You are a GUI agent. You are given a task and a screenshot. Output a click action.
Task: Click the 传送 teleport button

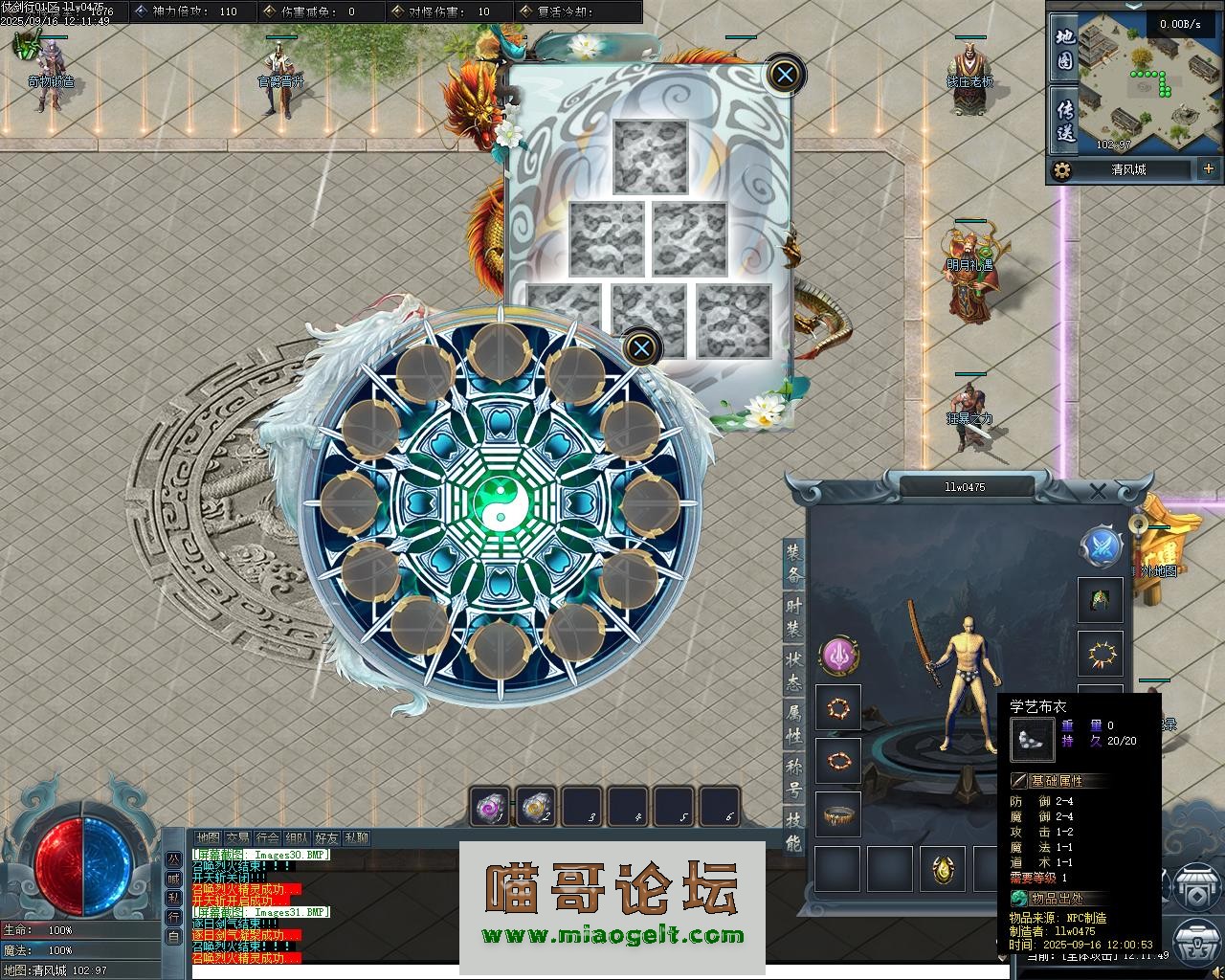pyautogui.click(x=1064, y=121)
